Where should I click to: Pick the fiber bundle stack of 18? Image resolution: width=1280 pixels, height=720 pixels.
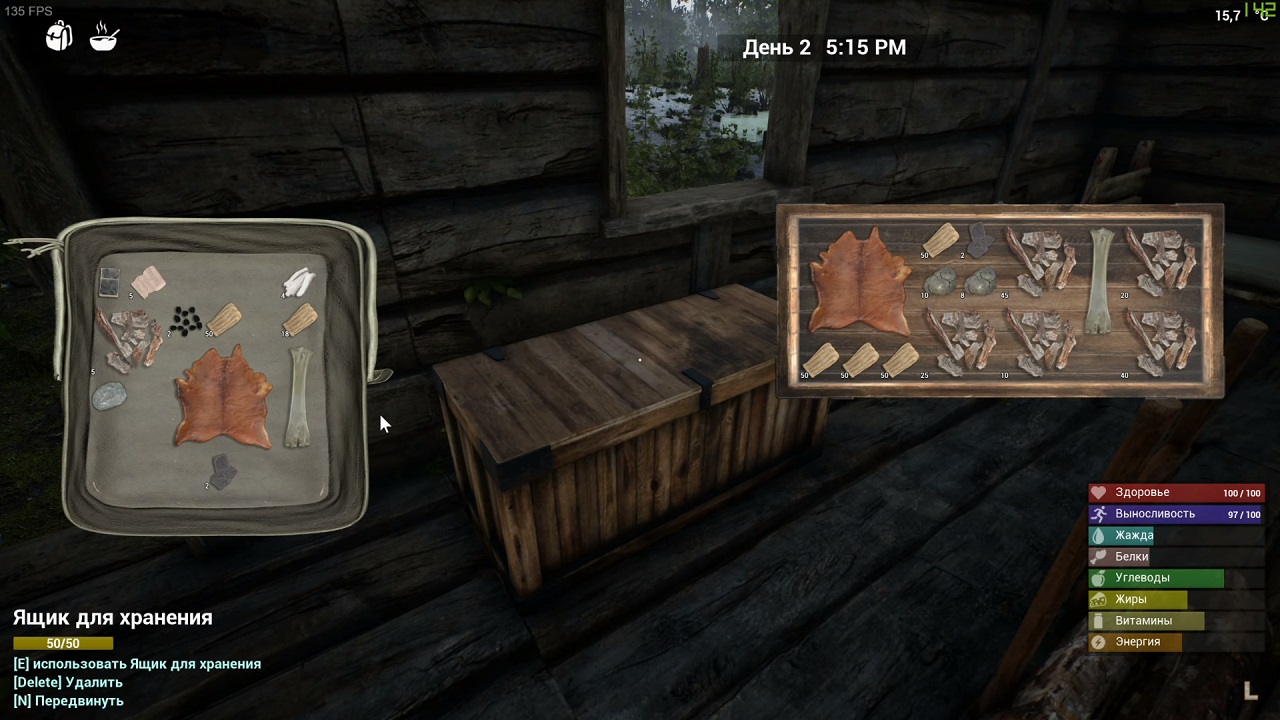301,319
